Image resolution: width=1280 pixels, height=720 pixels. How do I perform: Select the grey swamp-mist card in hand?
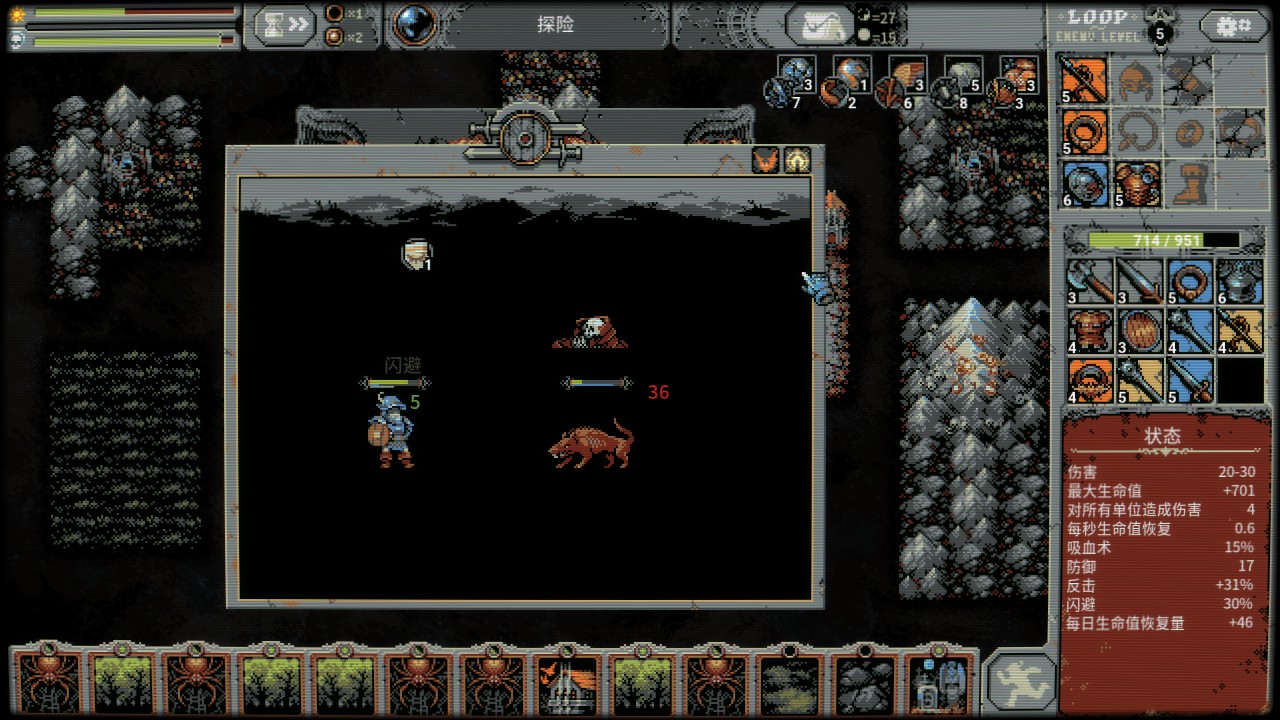click(x=789, y=683)
